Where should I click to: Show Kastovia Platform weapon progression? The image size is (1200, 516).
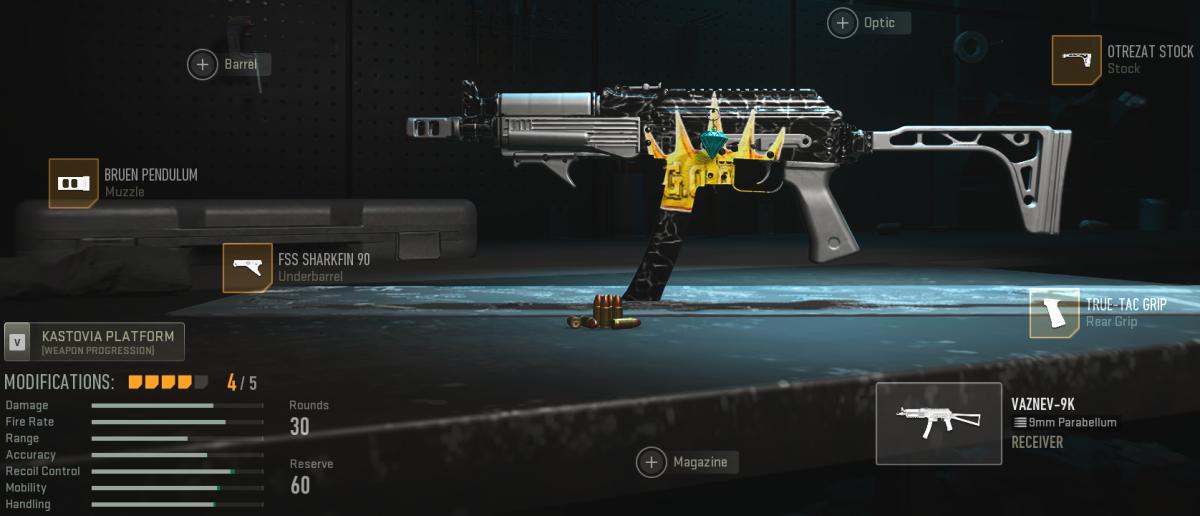tap(95, 342)
